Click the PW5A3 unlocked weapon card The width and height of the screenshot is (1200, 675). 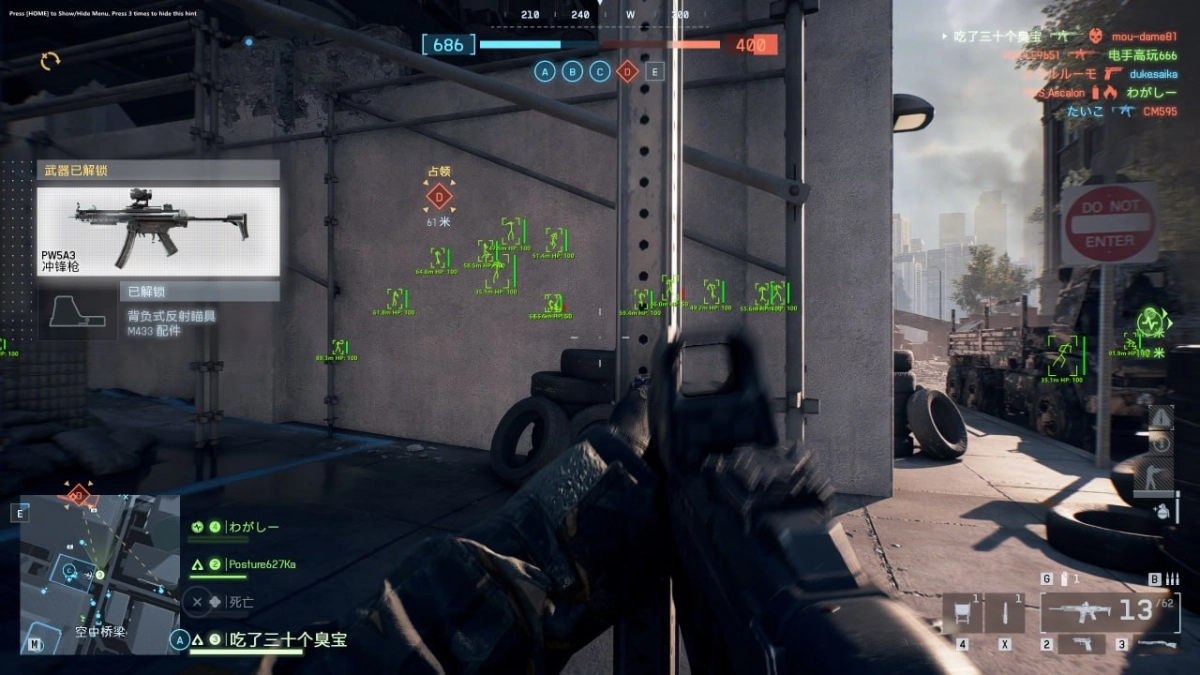158,231
